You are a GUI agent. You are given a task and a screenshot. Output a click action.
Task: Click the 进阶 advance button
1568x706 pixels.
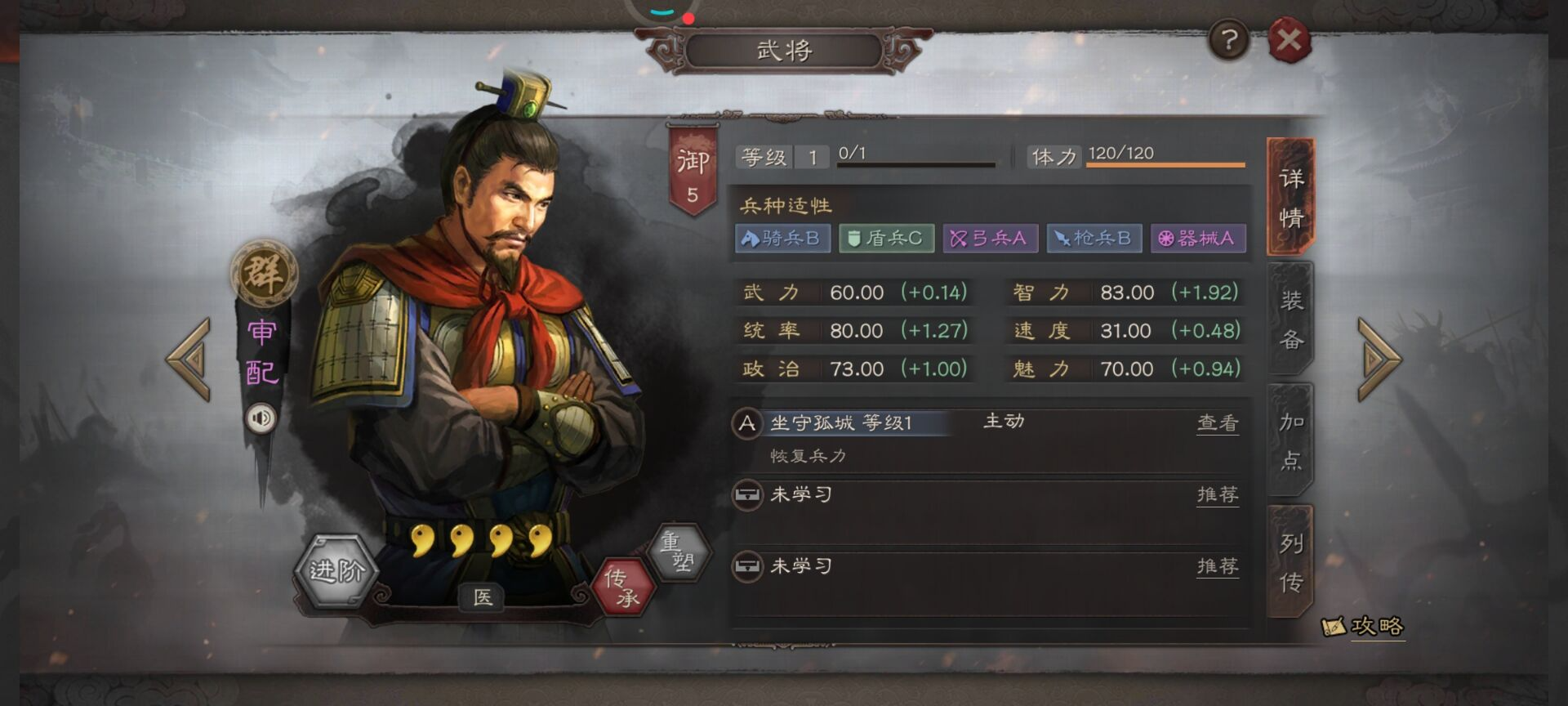(335, 570)
